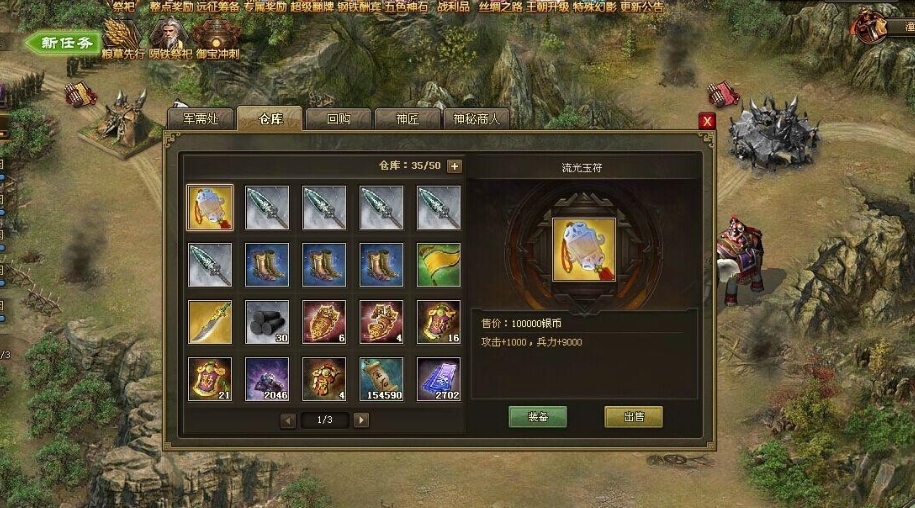Select the blue crystal stack of 2702
The width and height of the screenshot is (915, 508).
click(x=439, y=380)
